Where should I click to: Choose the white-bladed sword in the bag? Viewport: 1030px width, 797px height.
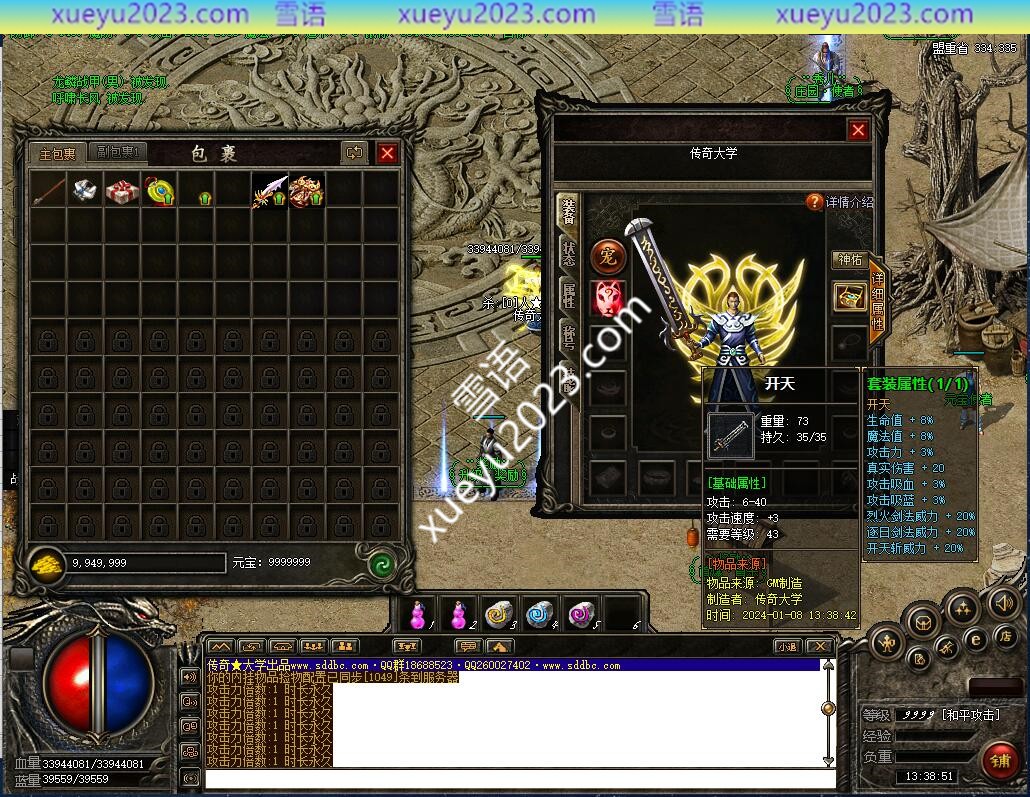(269, 190)
